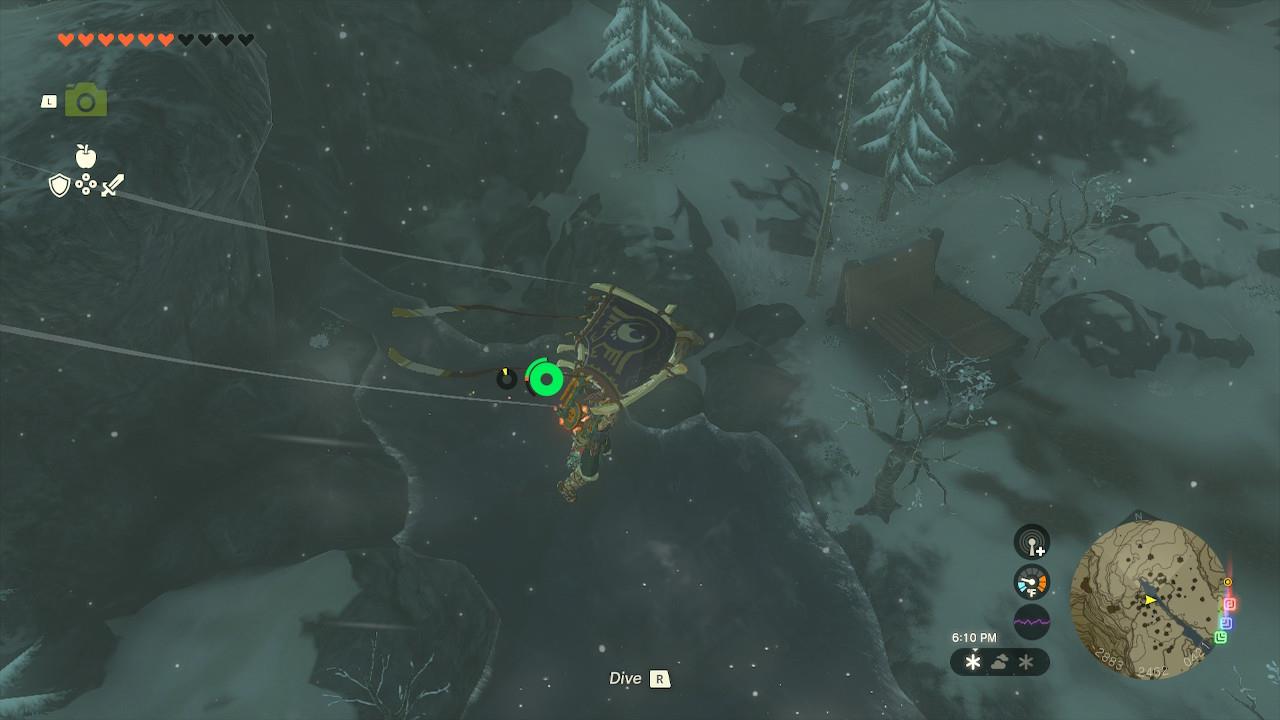Open the circular minimap
Screen dimensions: 1280x720
[1148, 600]
